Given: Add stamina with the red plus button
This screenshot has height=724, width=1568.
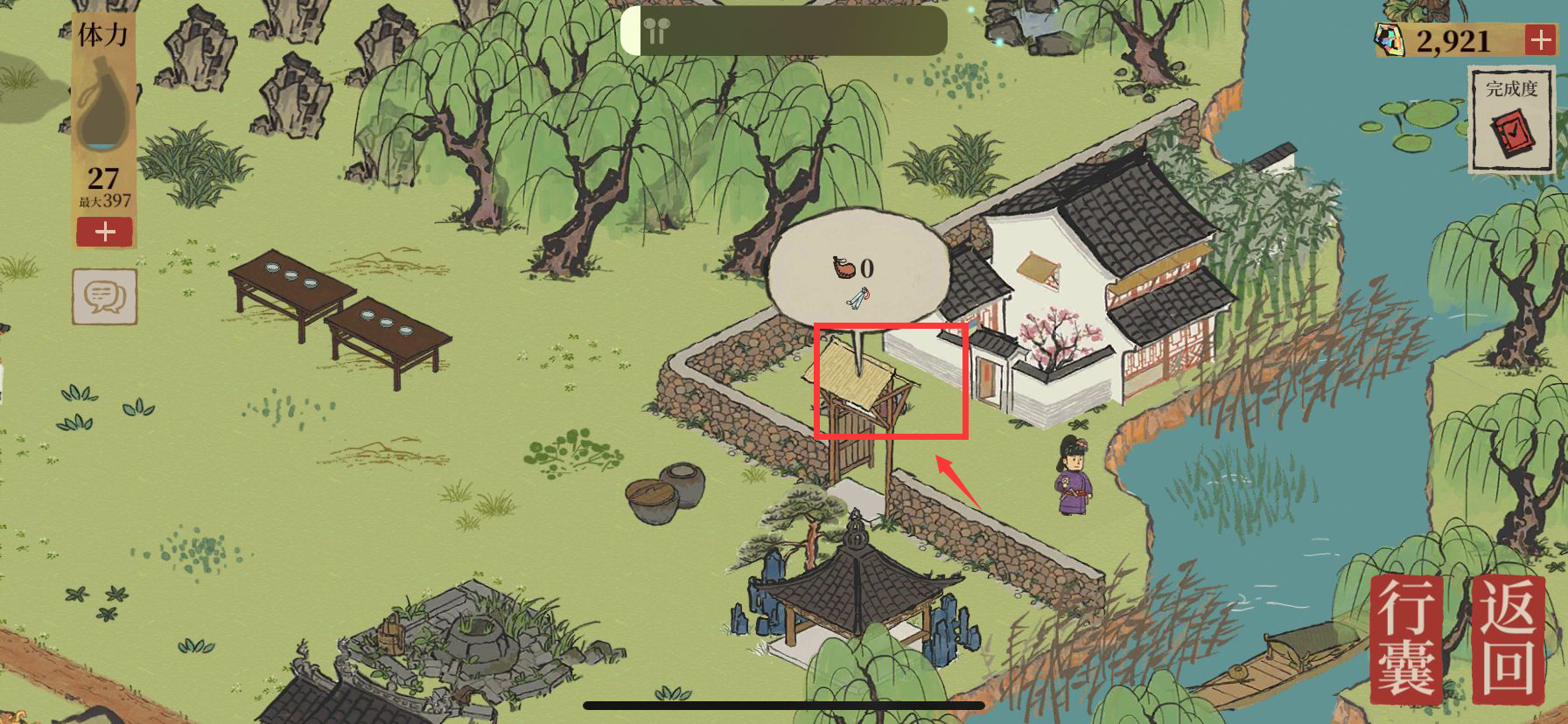Looking at the screenshot, I should (x=104, y=232).
